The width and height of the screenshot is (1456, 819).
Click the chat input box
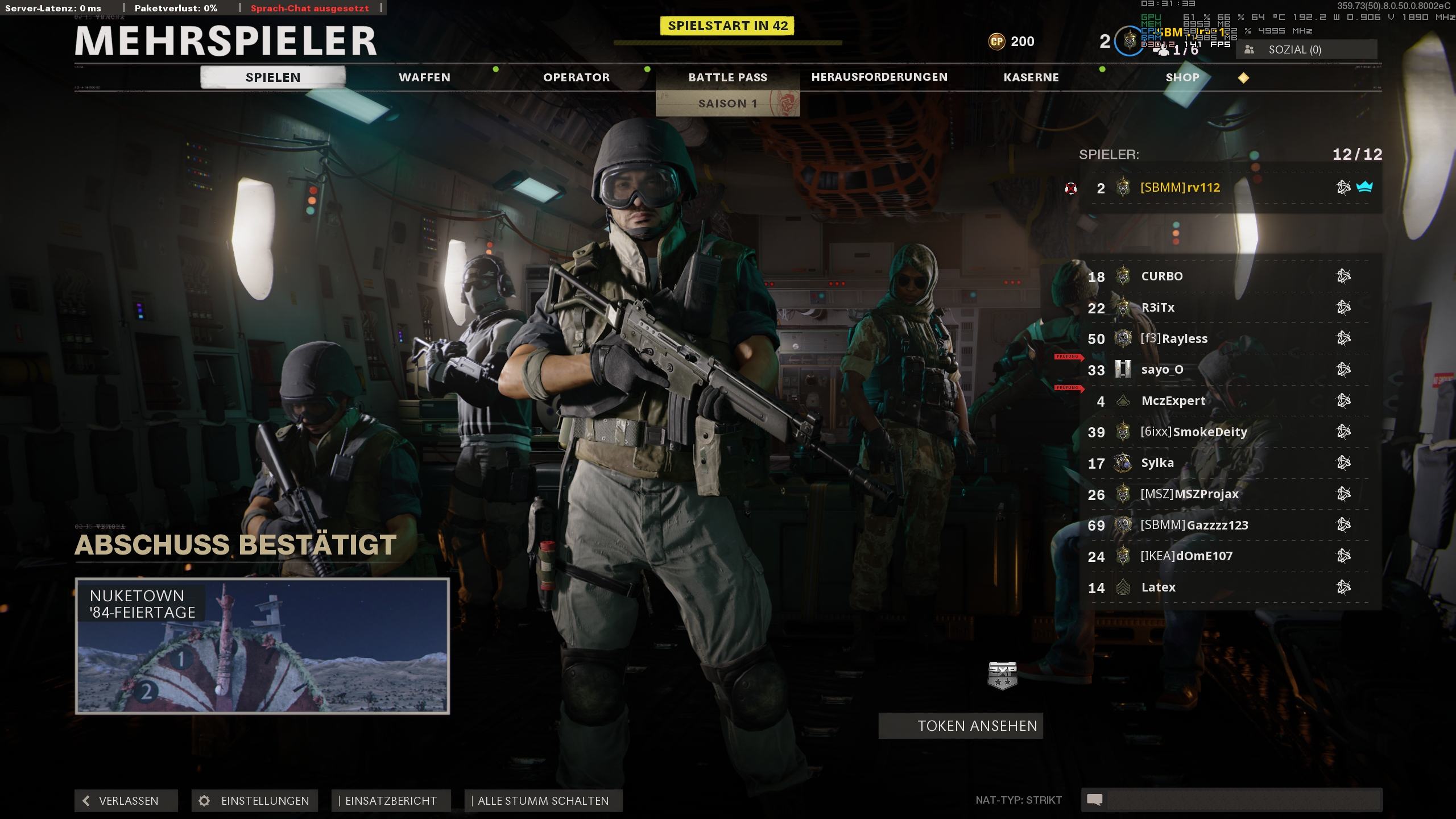(x=1240, y=800)
